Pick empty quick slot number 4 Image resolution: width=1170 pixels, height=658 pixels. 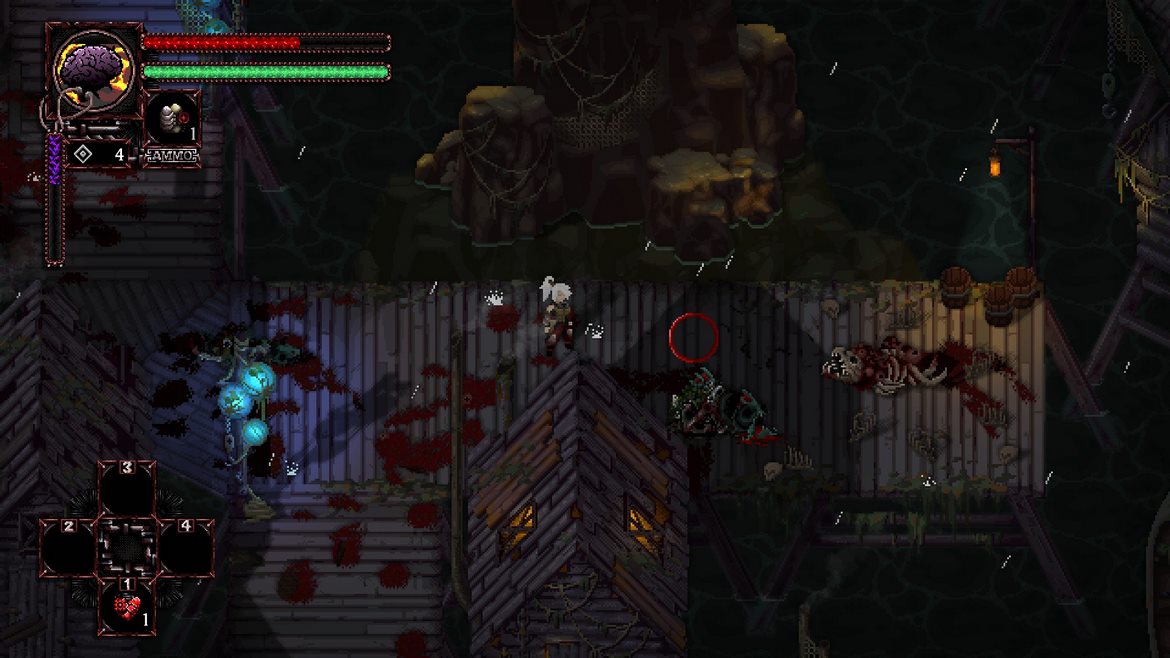point(184,548)
